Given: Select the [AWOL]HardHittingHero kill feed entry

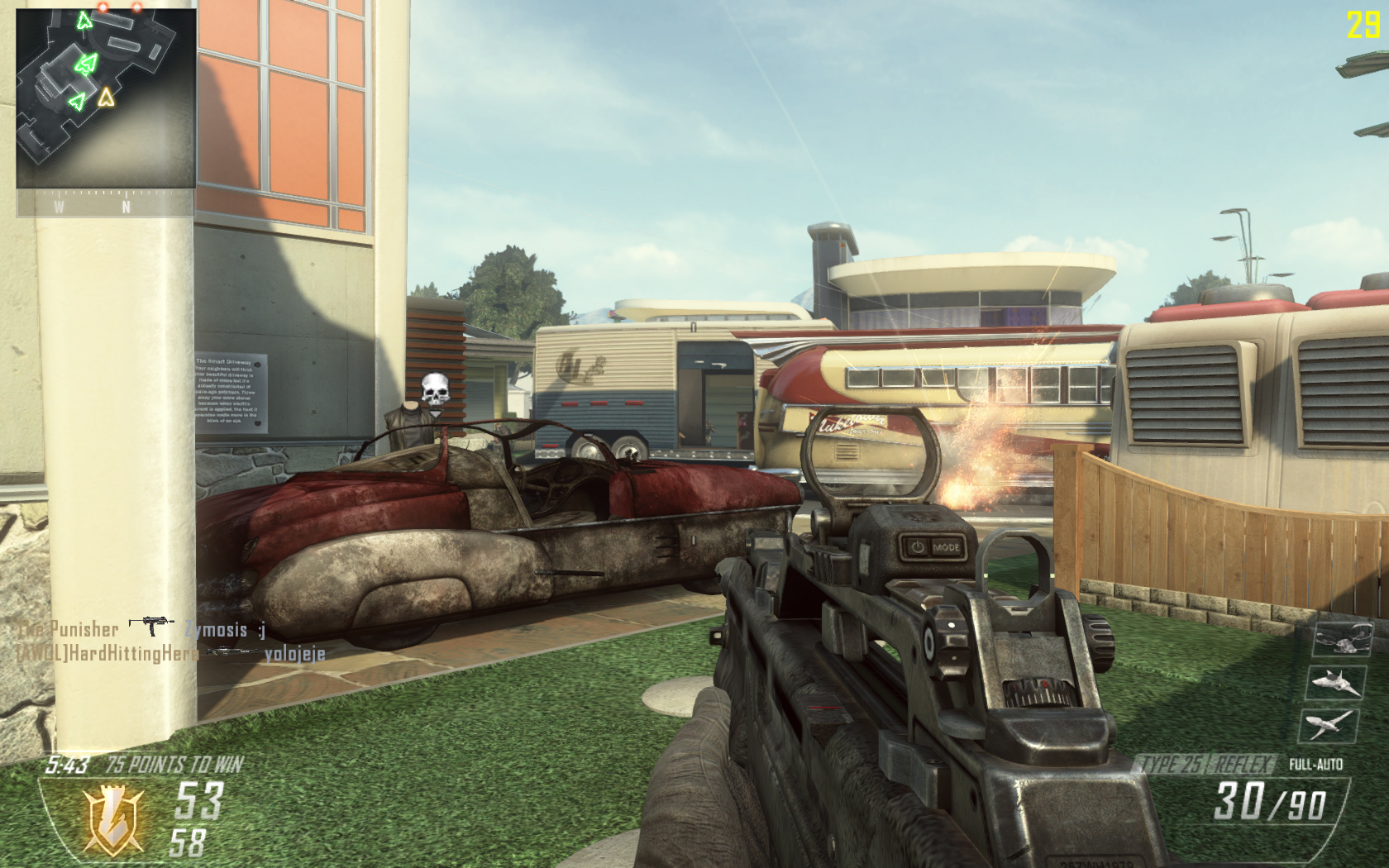Looking at the screenshot, I should (x=107, y=654).
